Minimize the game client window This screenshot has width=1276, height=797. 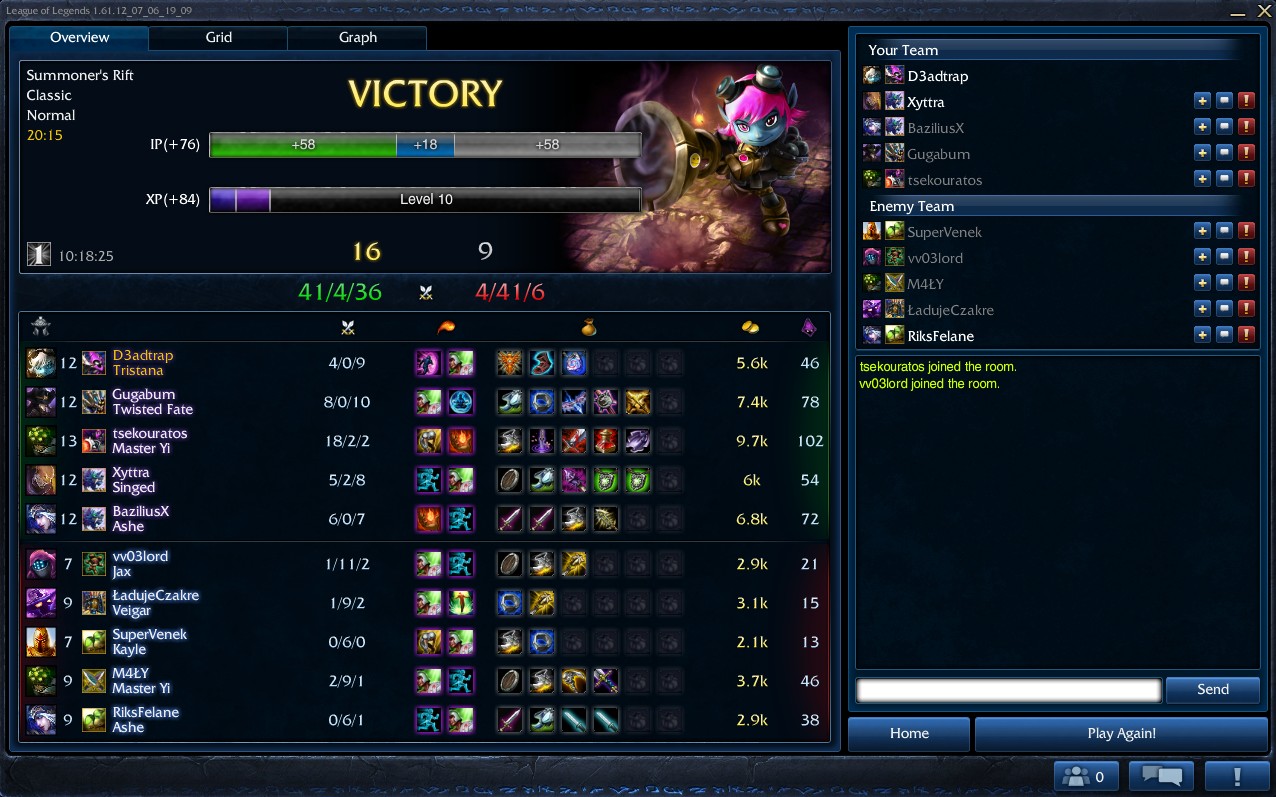1238,12
